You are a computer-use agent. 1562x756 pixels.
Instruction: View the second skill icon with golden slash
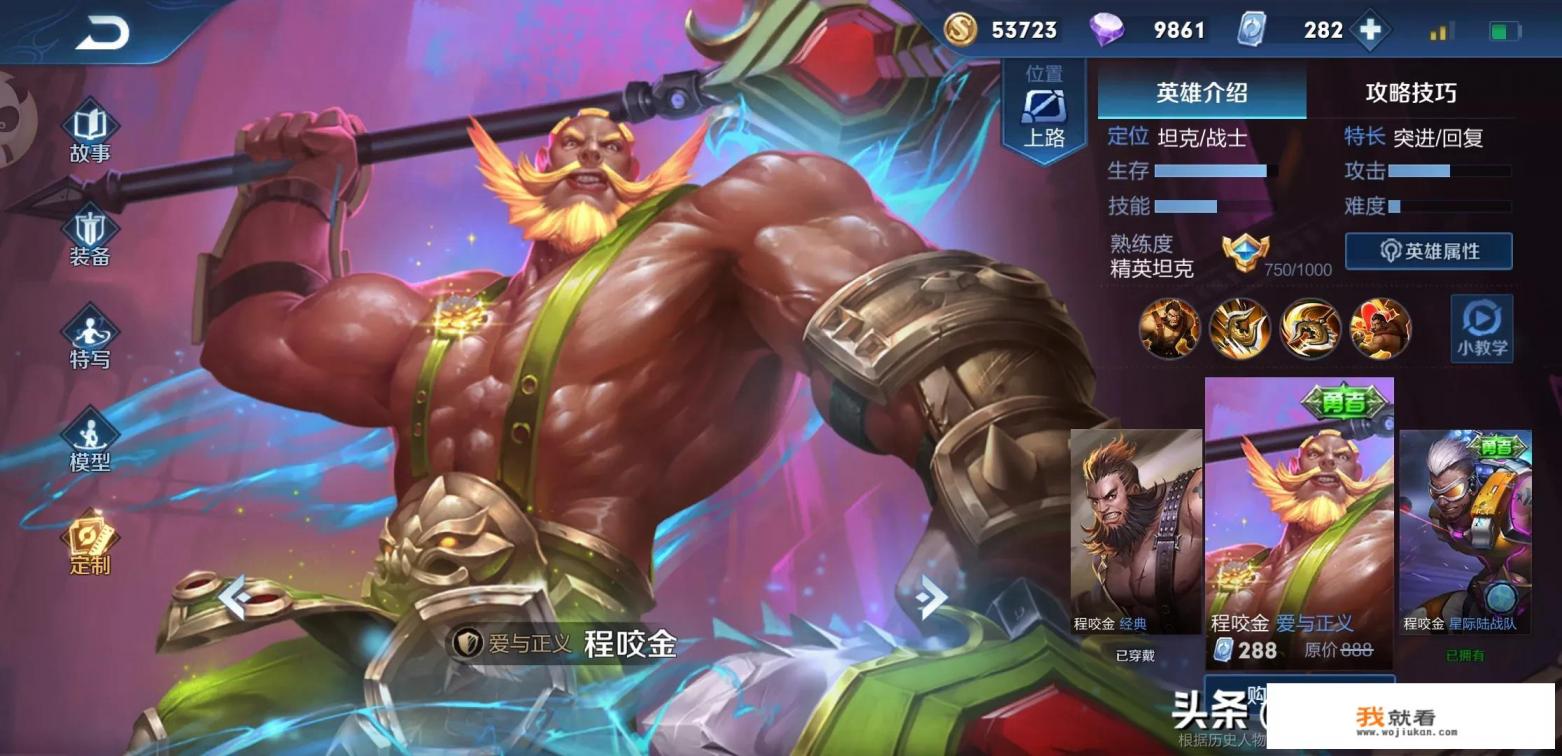[x=1240, y=328]
